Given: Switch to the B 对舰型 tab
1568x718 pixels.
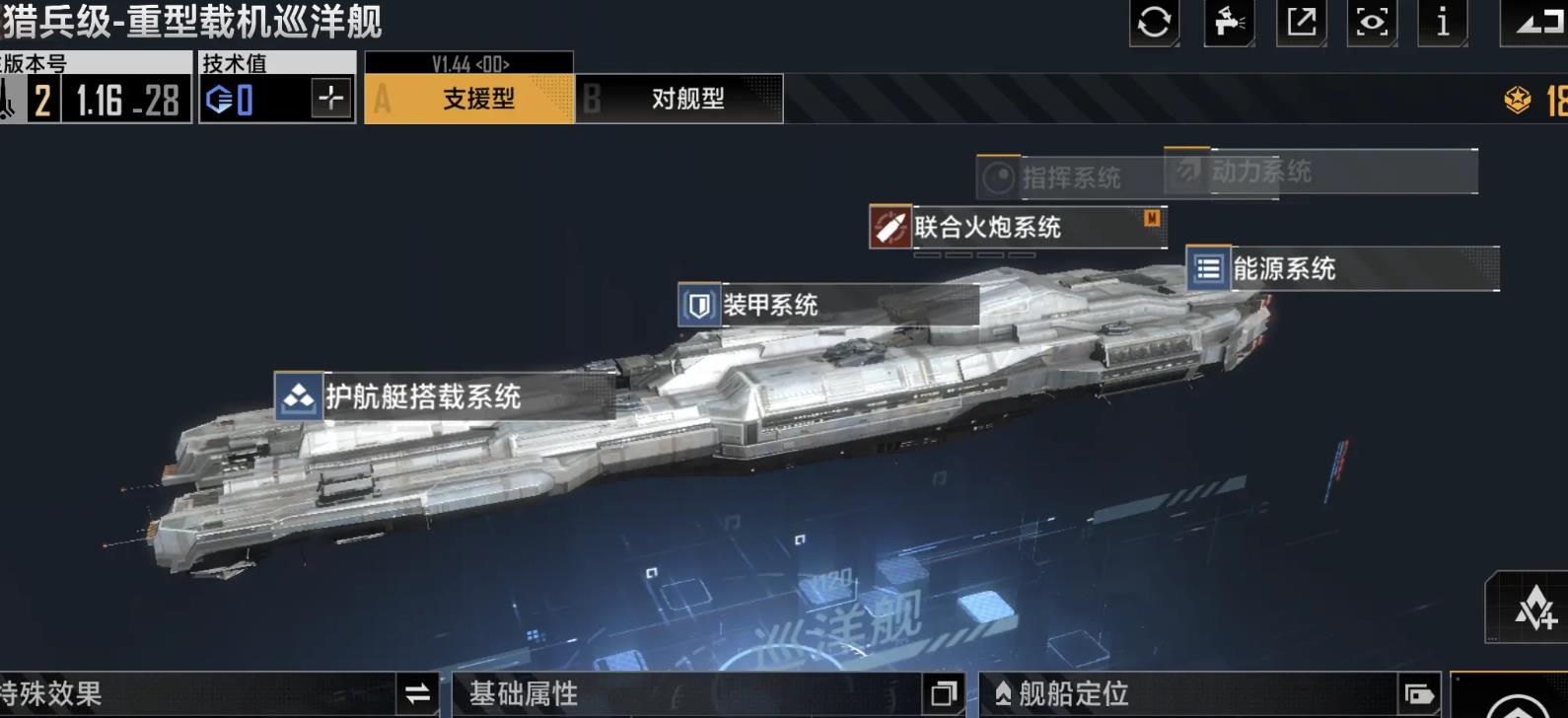Looking at the screenshot, I should (x=680, y=100).
